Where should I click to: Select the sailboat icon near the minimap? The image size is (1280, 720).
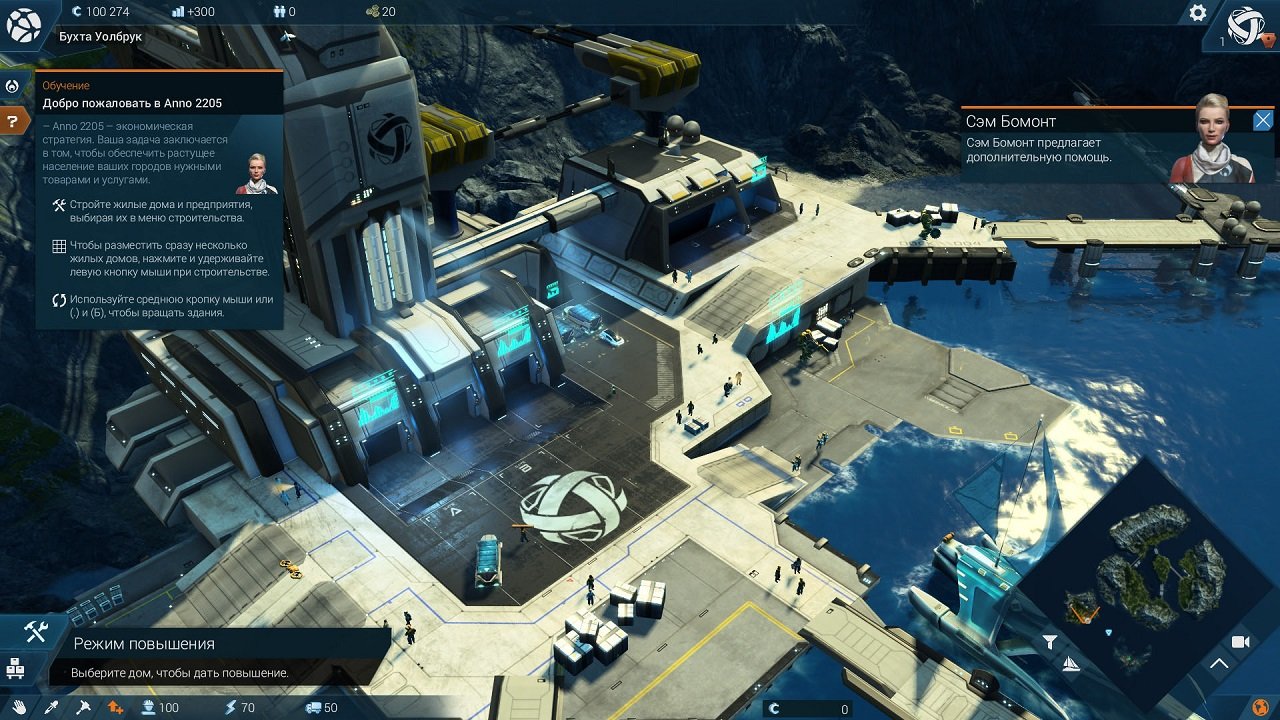click(1070, 663)
